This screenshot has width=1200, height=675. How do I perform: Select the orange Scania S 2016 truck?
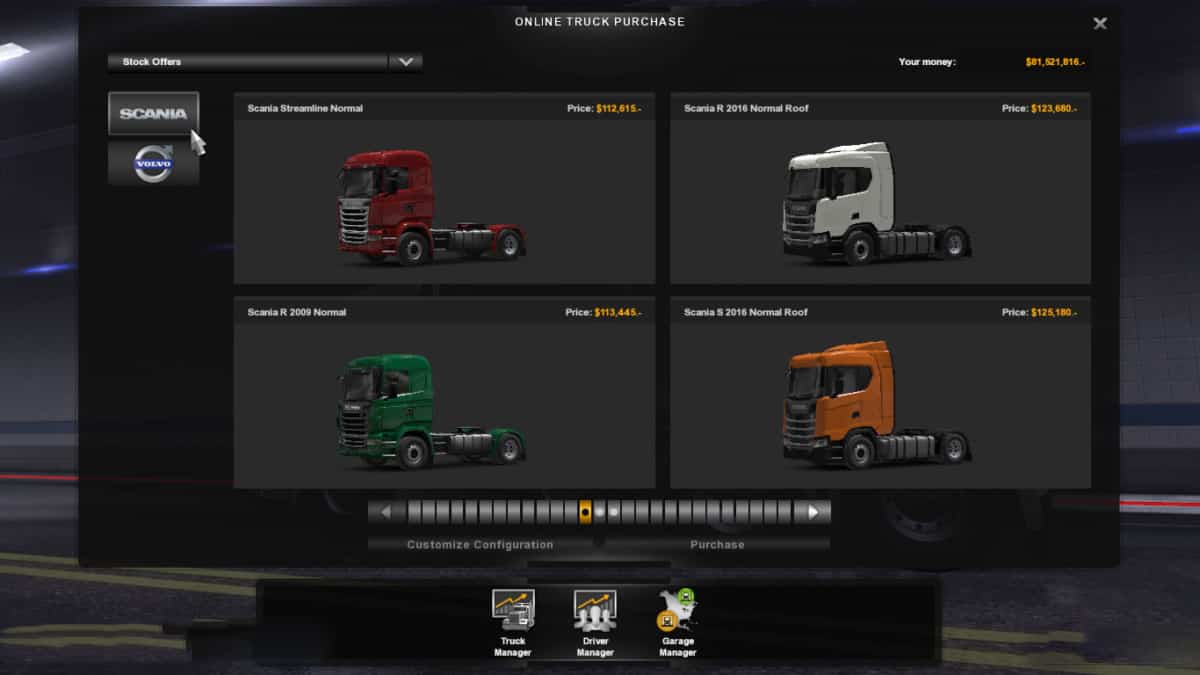coord(880,405)
